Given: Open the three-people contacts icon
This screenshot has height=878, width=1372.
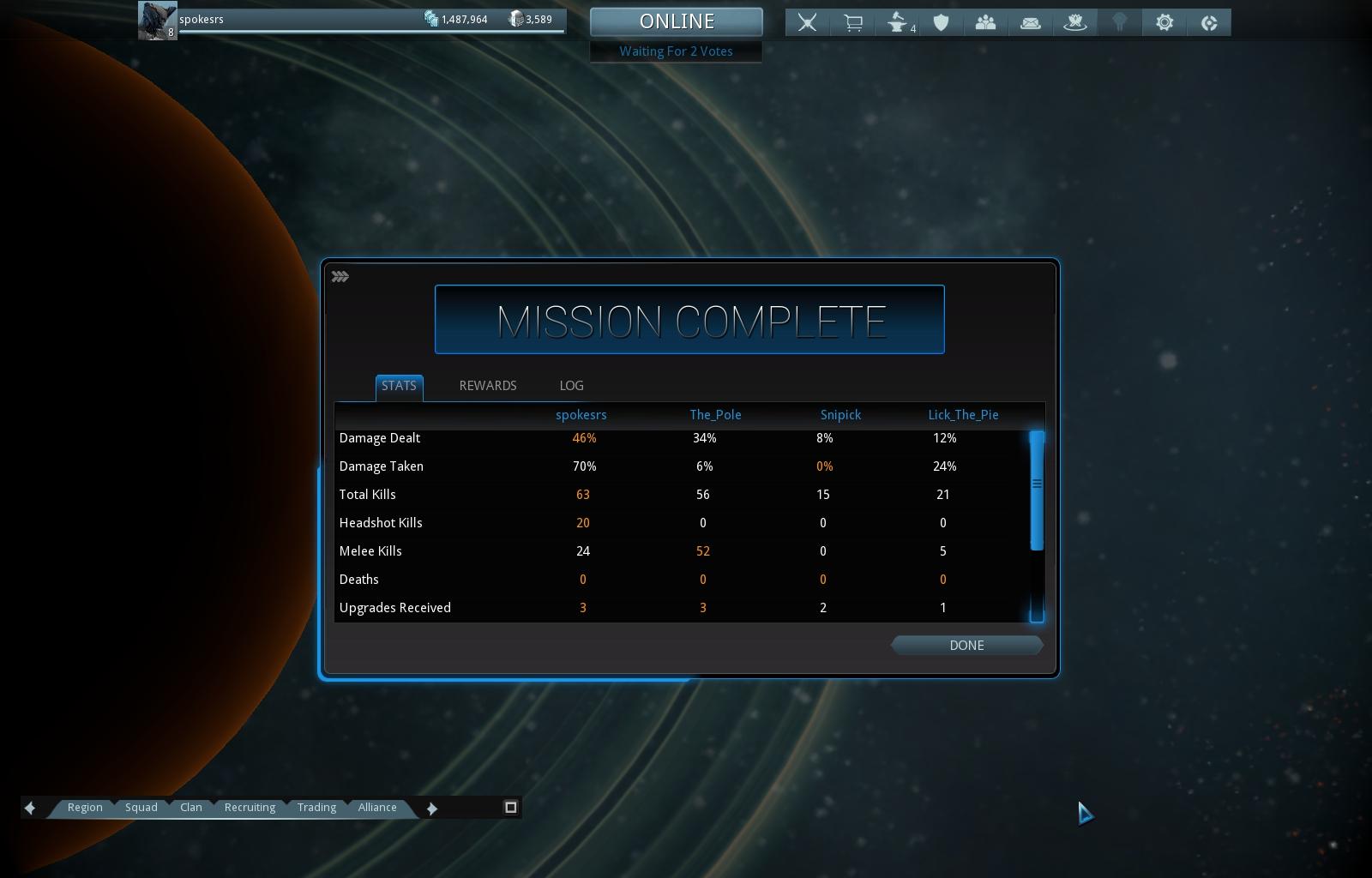Looking at the screenshot, I should pyautogui.click(x=985, y=22).
